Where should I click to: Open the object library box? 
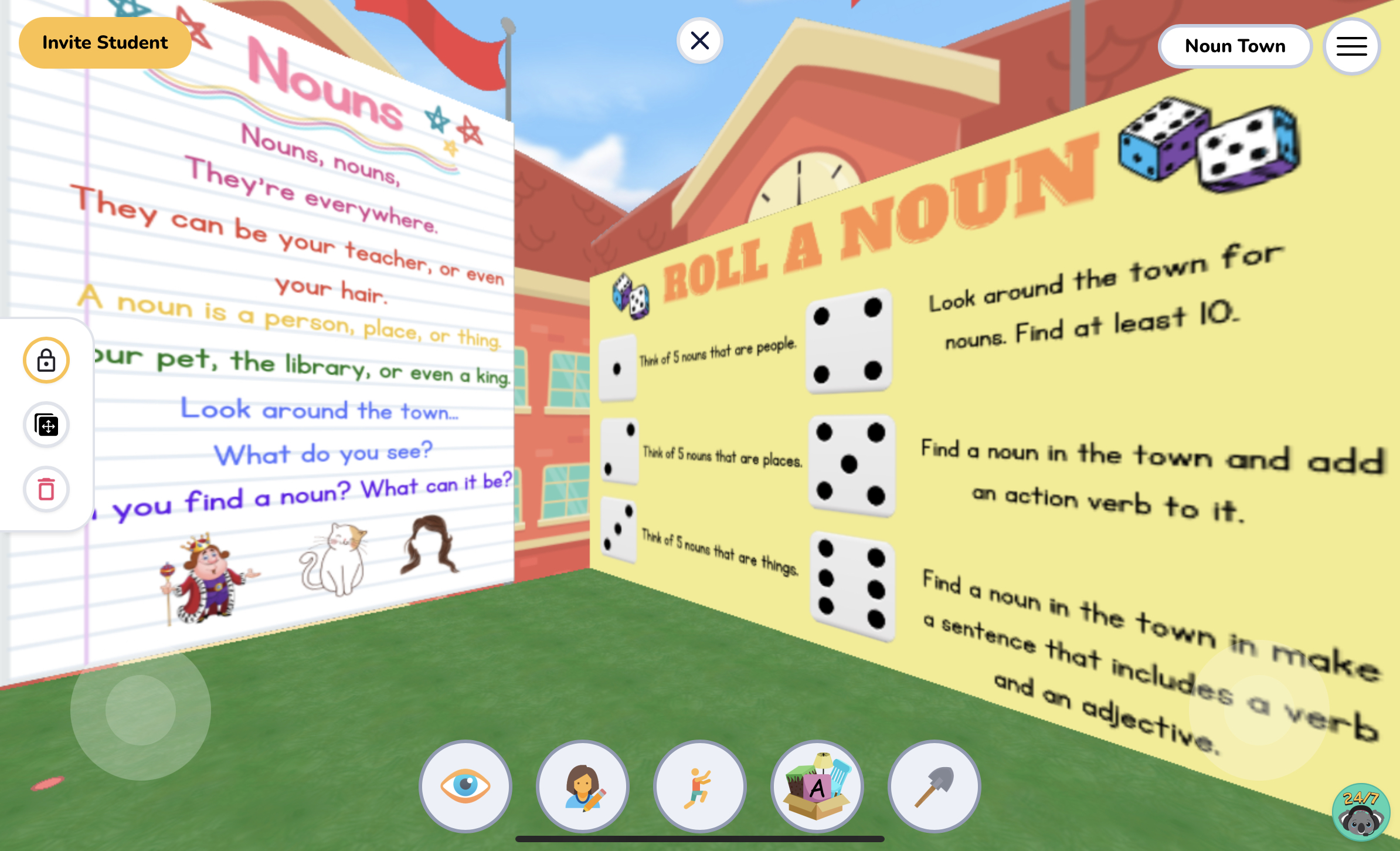tap(817, 787)
